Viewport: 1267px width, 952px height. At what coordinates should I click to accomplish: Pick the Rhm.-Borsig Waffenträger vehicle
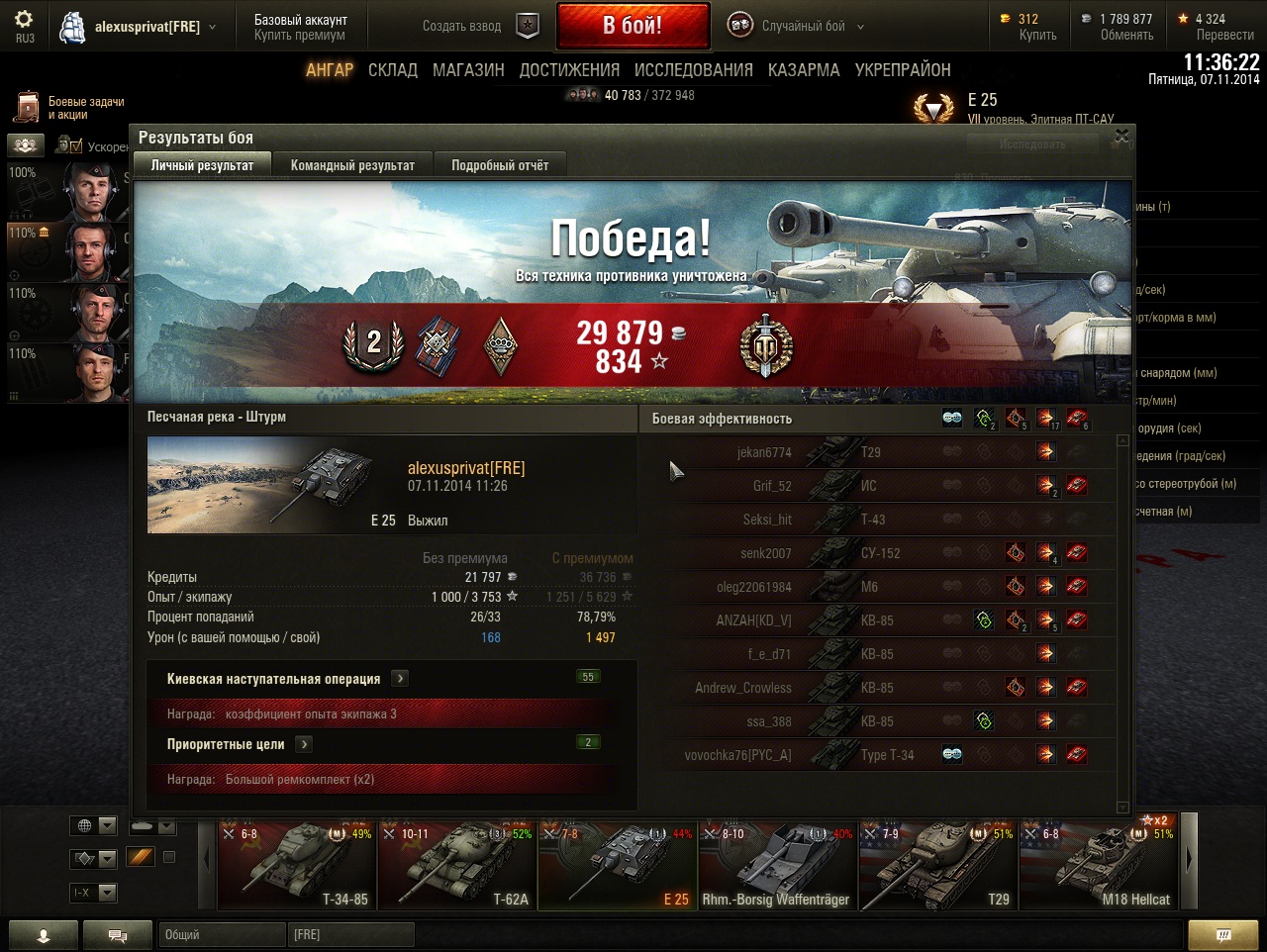pos(776,865)
